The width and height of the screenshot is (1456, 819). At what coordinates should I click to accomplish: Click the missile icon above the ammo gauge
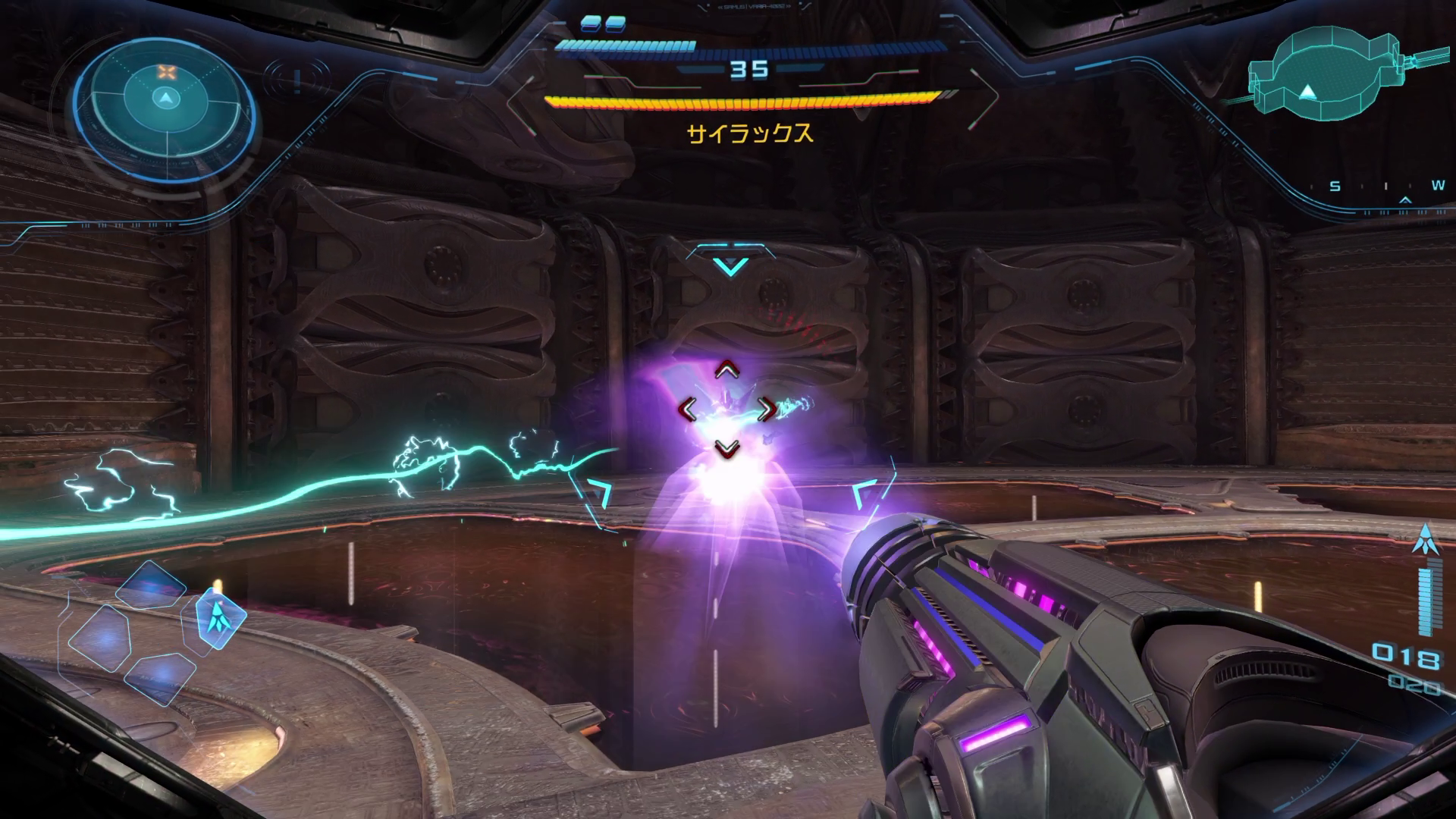pos(1426,538)
